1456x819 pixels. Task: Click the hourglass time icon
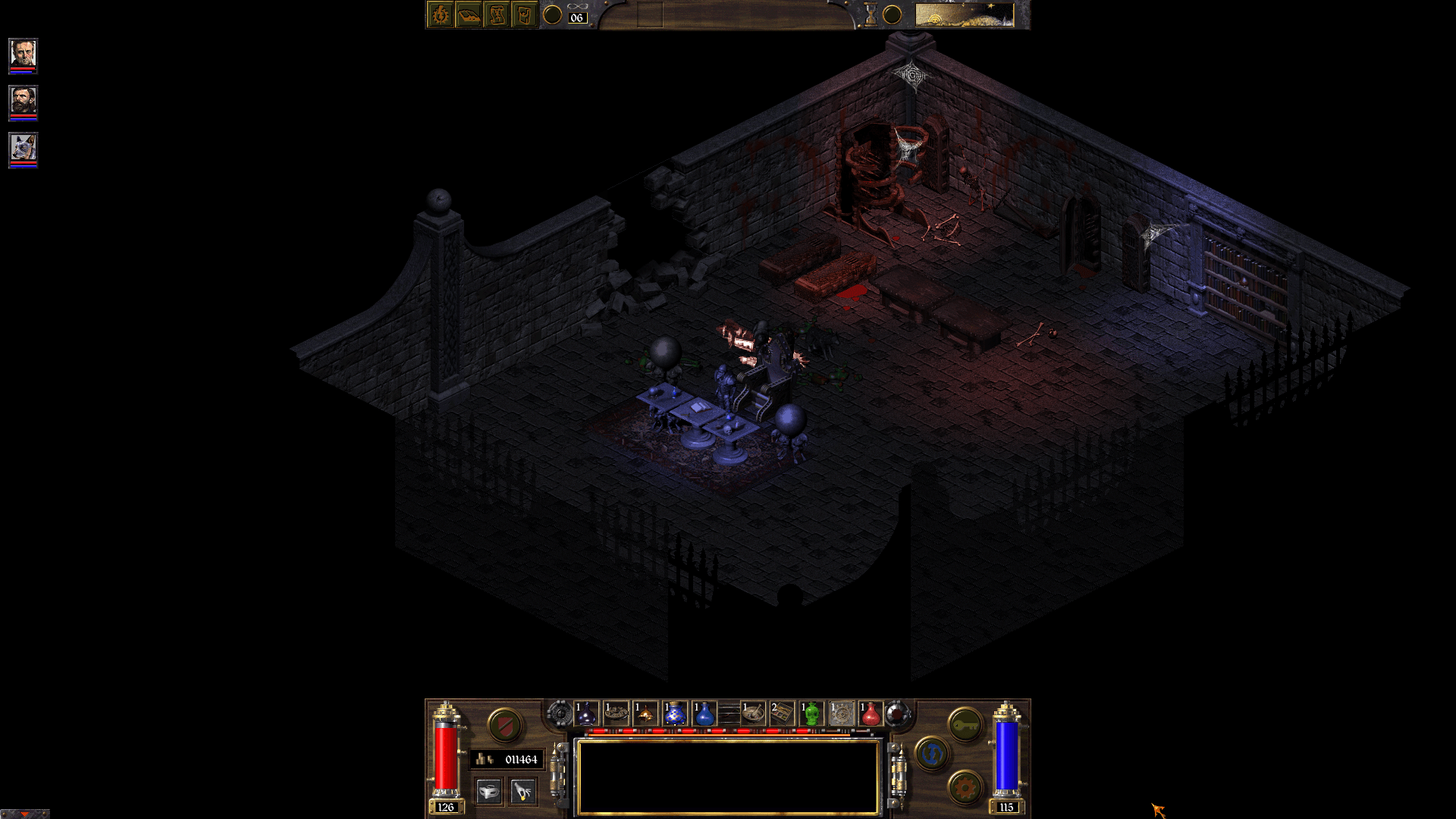click(x=870, y=14)
